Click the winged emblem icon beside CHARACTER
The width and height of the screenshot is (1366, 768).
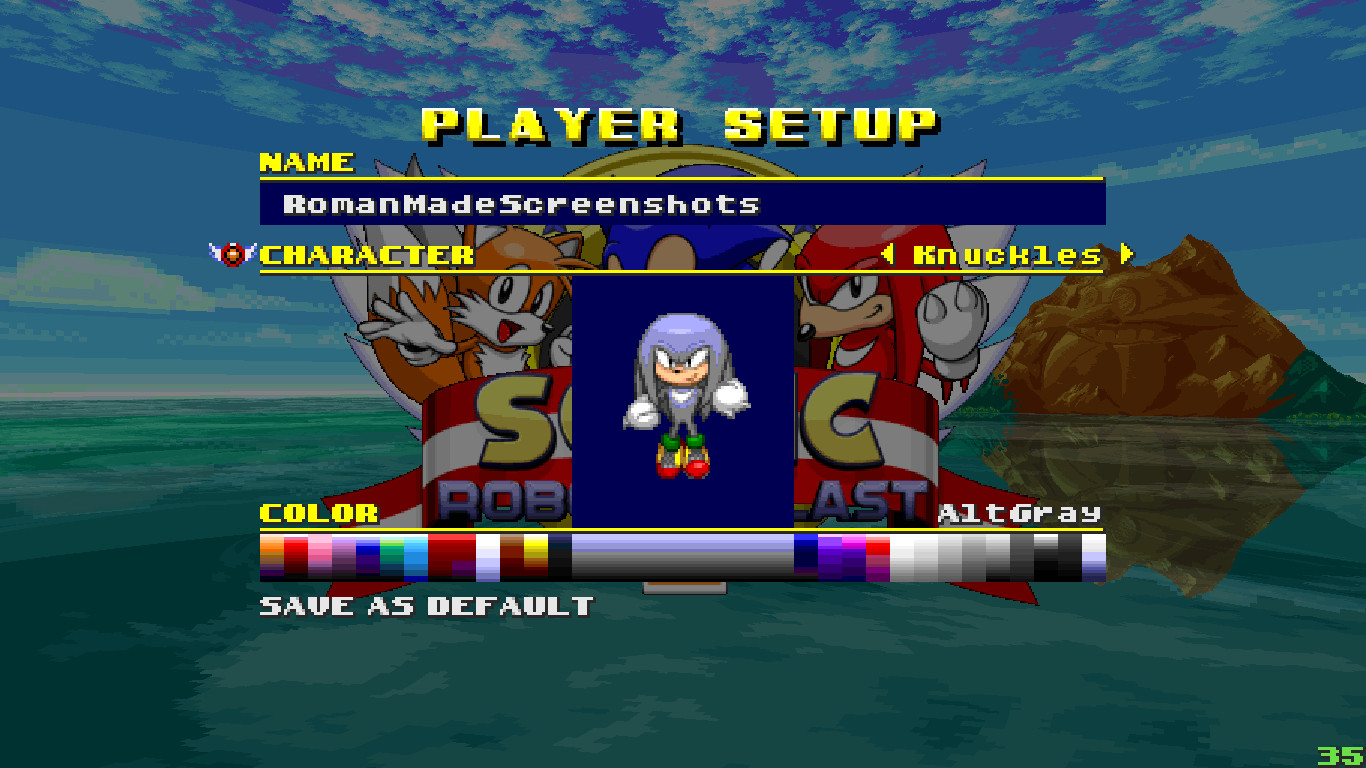pyautogui.click(x=230, y=252)
